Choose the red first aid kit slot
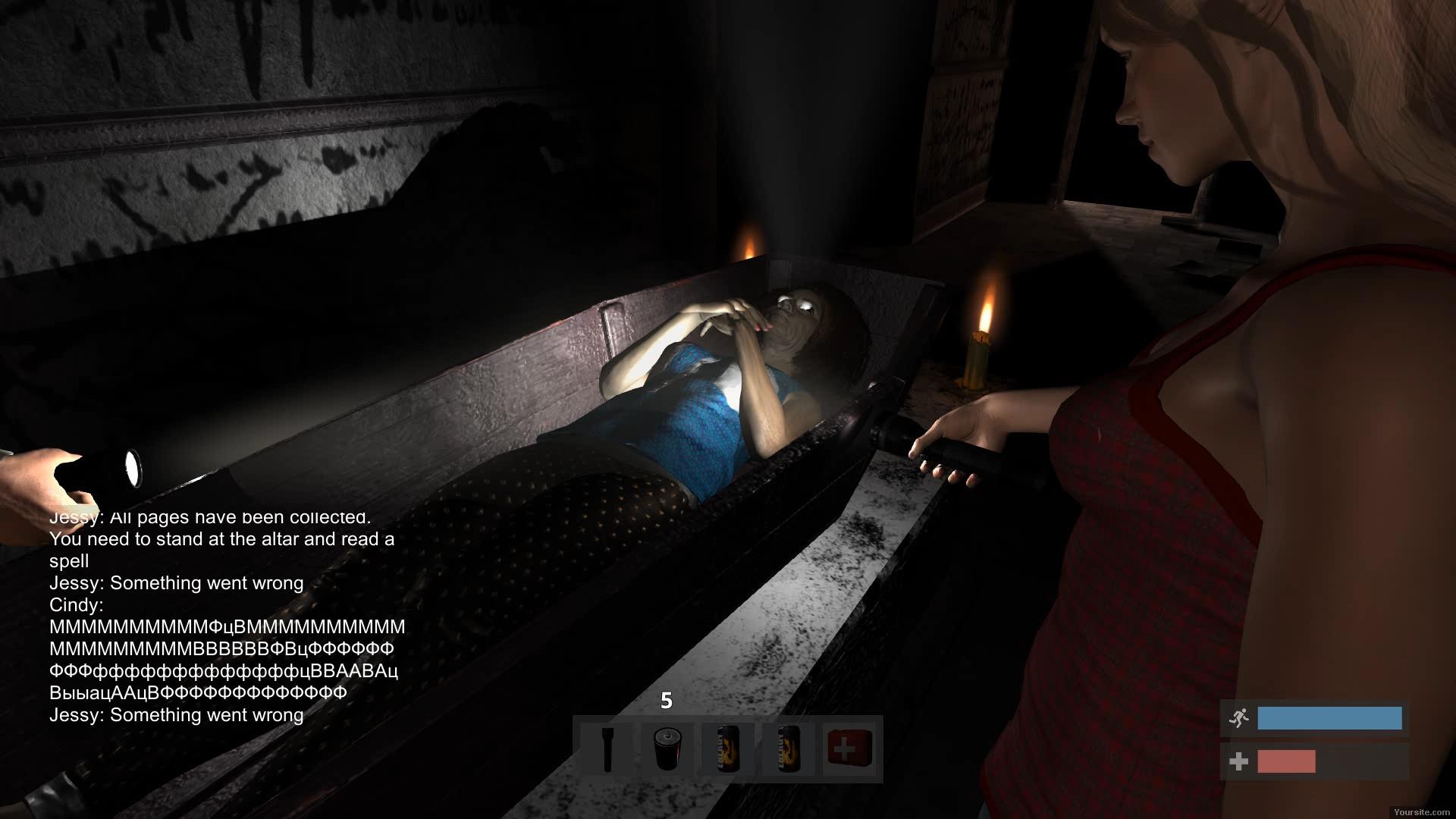This screenshot has width=1456, height=819. tap(849, 749)
